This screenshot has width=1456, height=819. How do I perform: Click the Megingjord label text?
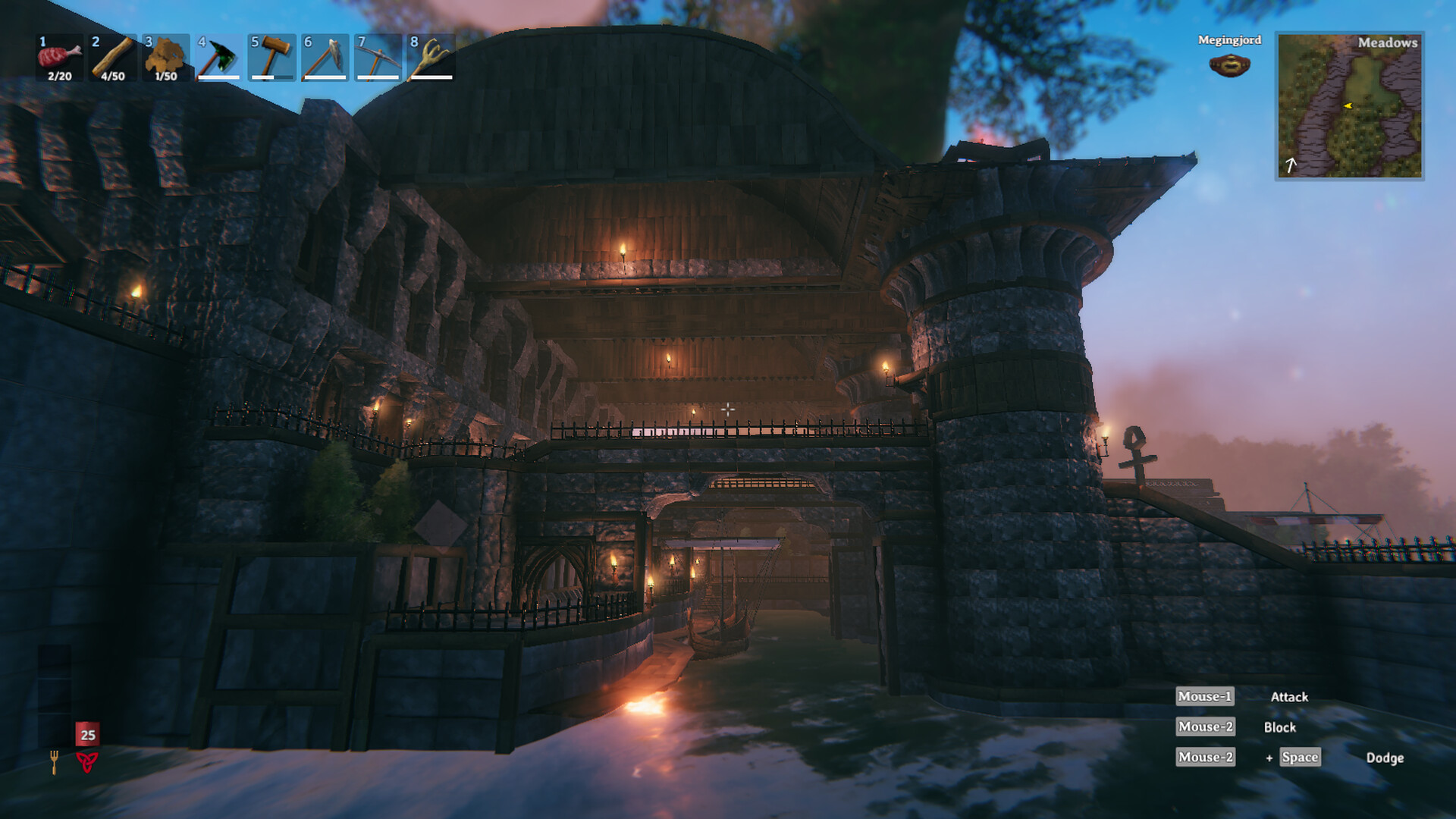(x=1228, y=40)
